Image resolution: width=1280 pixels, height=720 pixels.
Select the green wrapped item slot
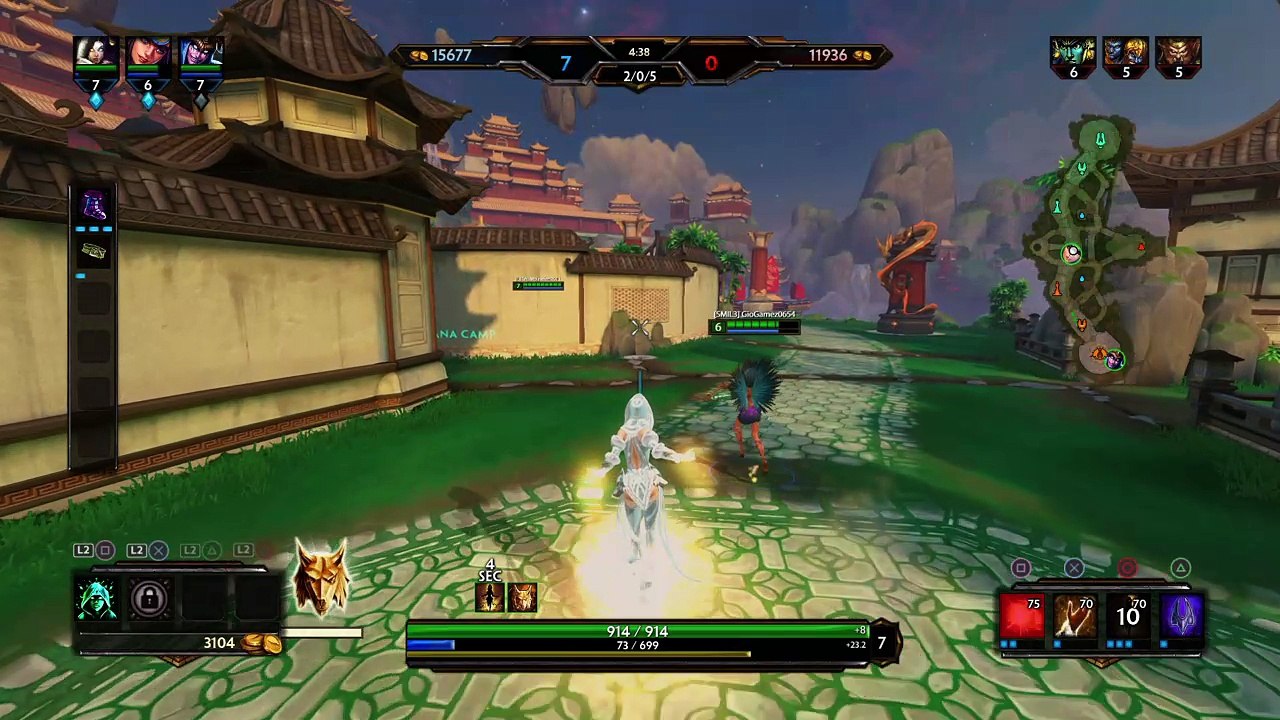93,251
